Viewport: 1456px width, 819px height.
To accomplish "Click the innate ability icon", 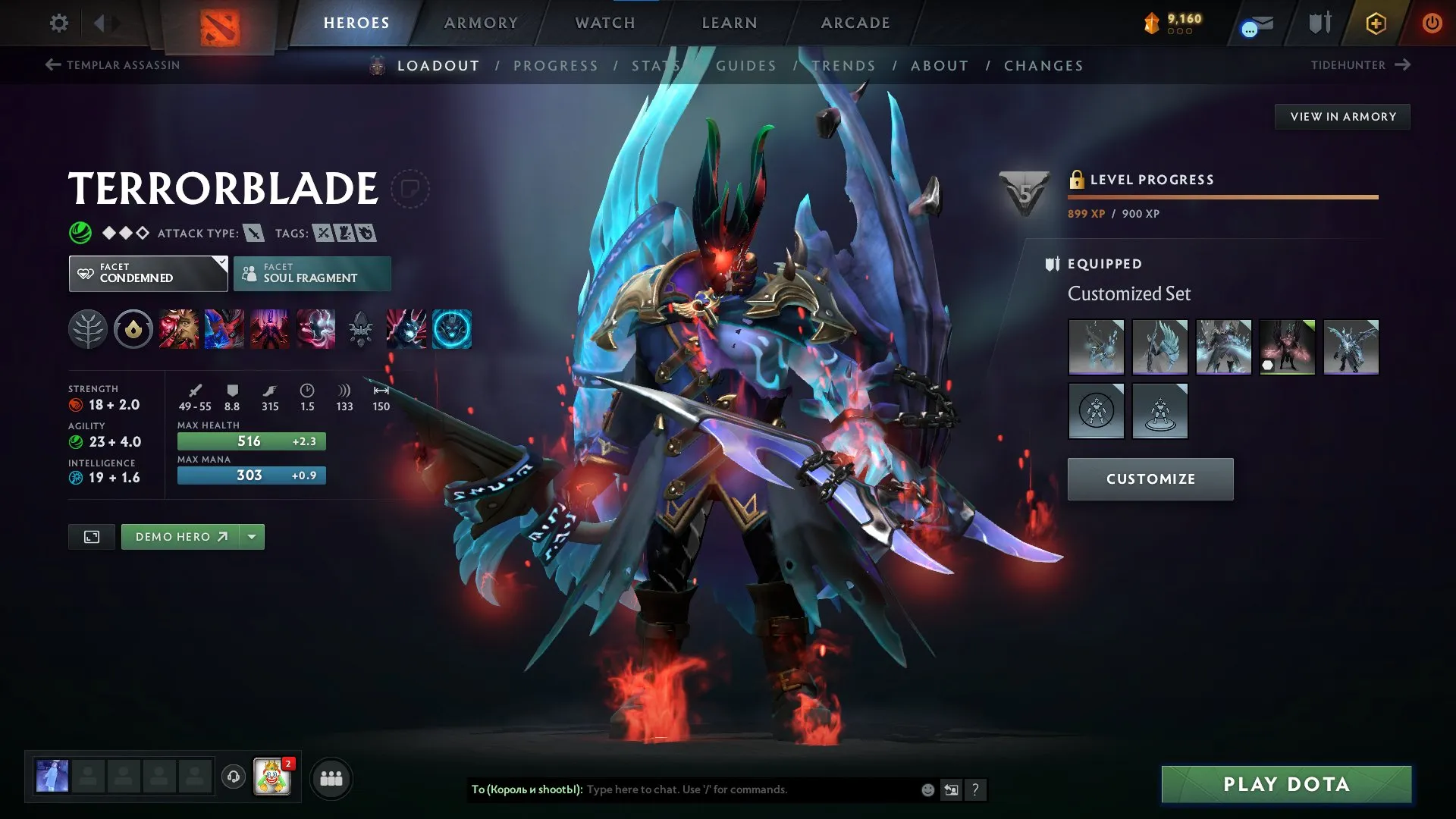I will pyautogui.click(x=133, y=328).
